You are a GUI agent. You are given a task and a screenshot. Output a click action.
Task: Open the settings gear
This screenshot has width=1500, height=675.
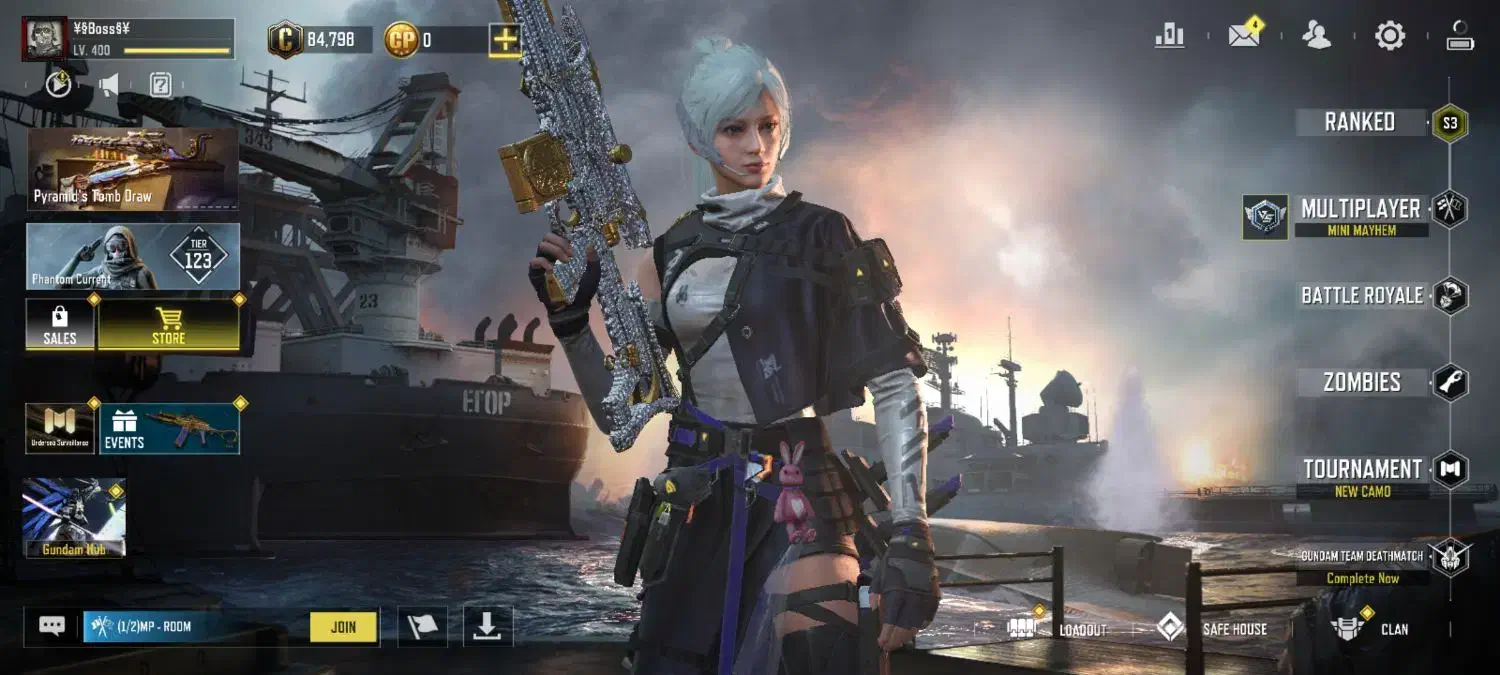click(x=1390, y=36)
